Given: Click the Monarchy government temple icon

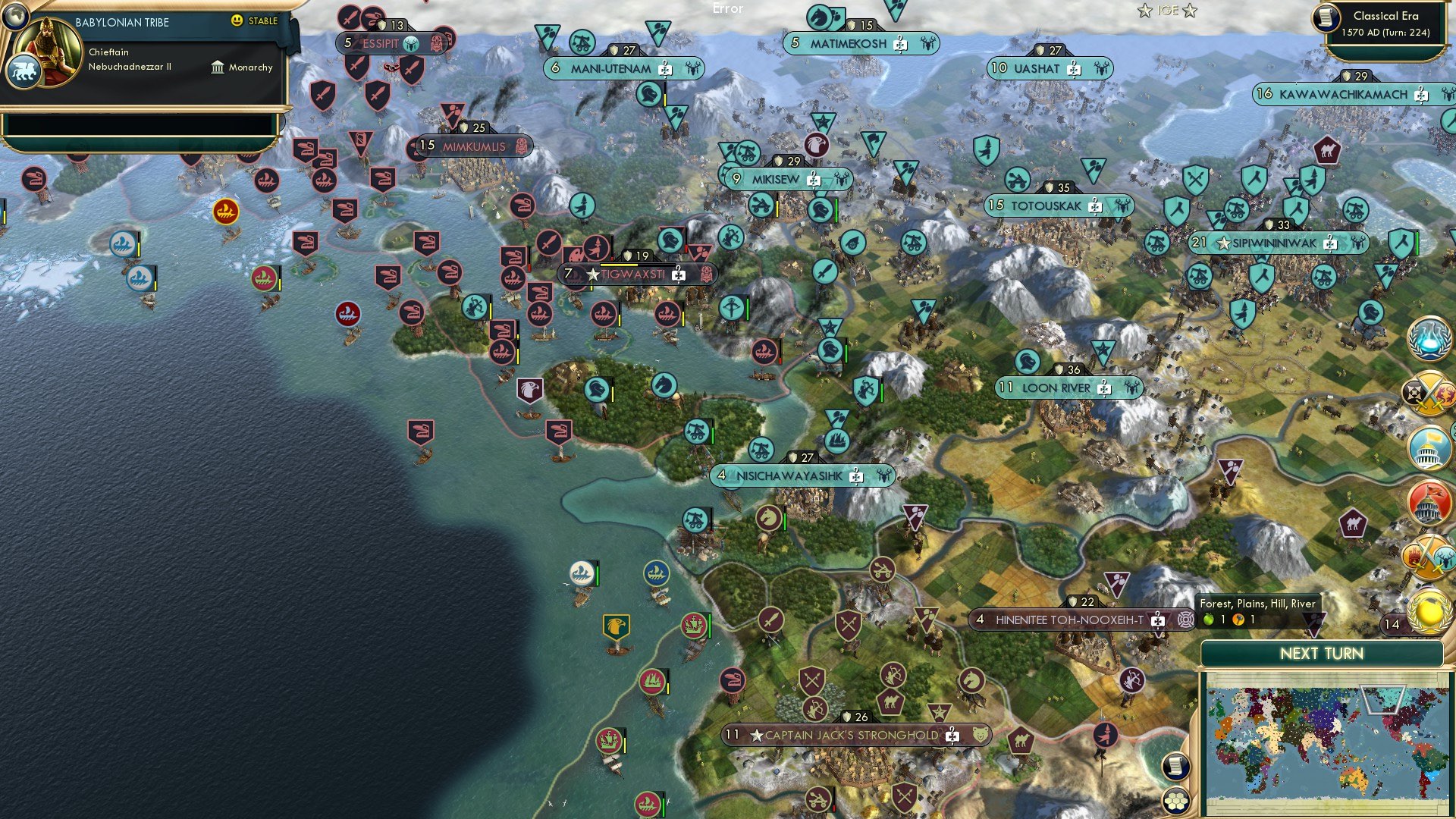Looking at the screenshot, I should [x=218, y=67].
